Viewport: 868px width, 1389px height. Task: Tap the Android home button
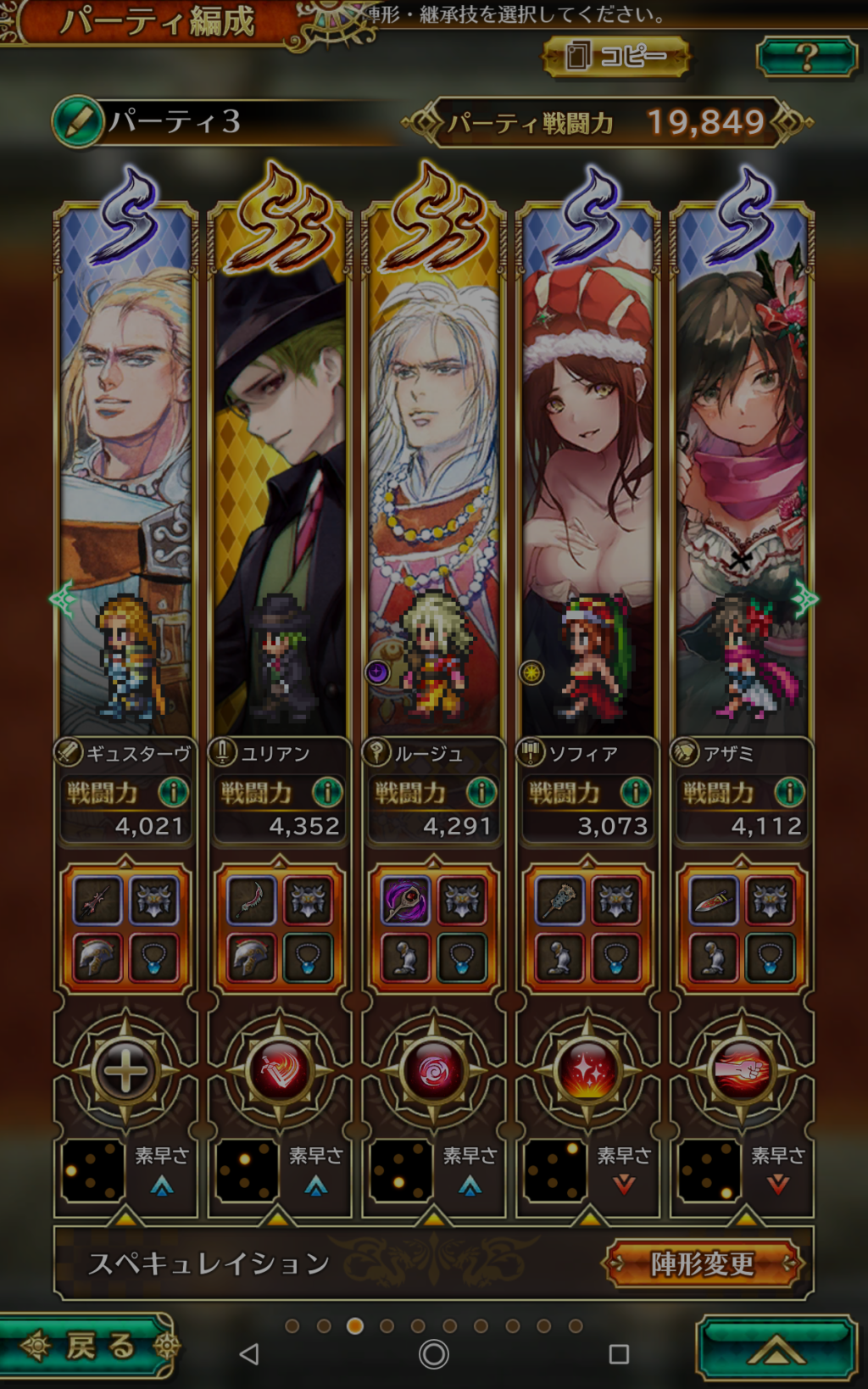(x=434, y=1354)
